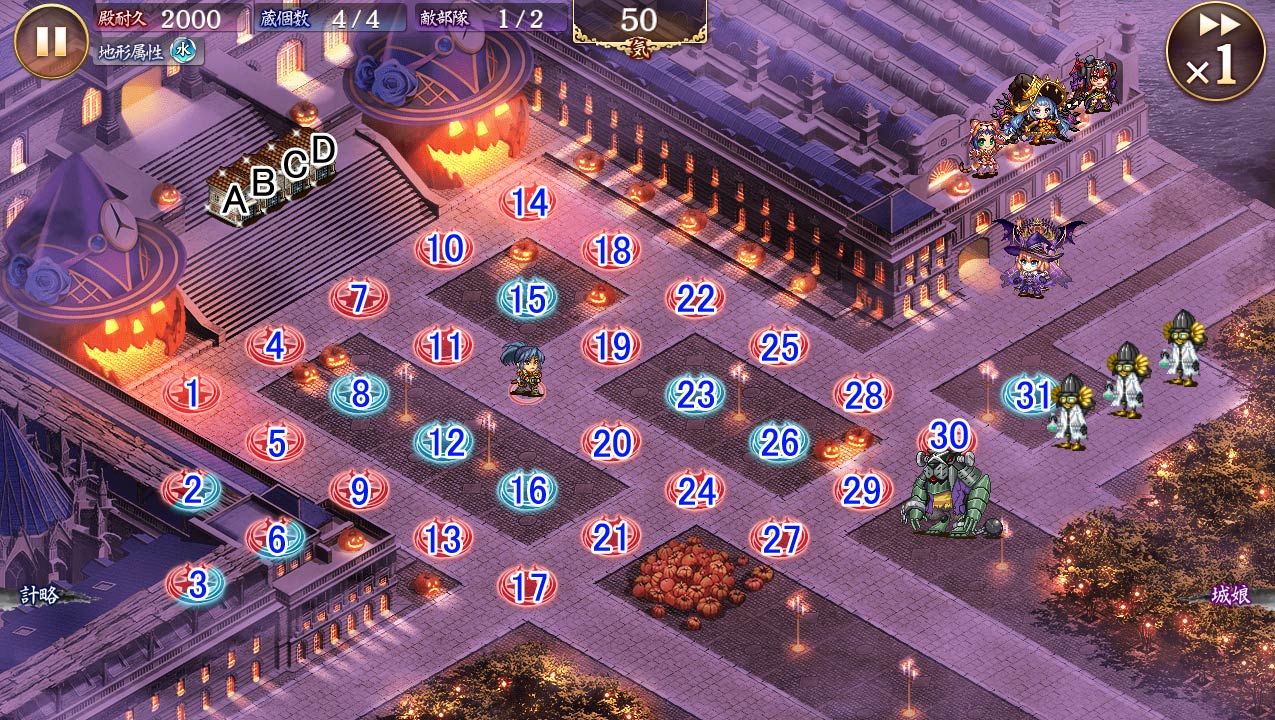The height and width of the screenshot is (720, 1275).
Task: Pick deployment tile number 28
Action: [x=862, y=395]
